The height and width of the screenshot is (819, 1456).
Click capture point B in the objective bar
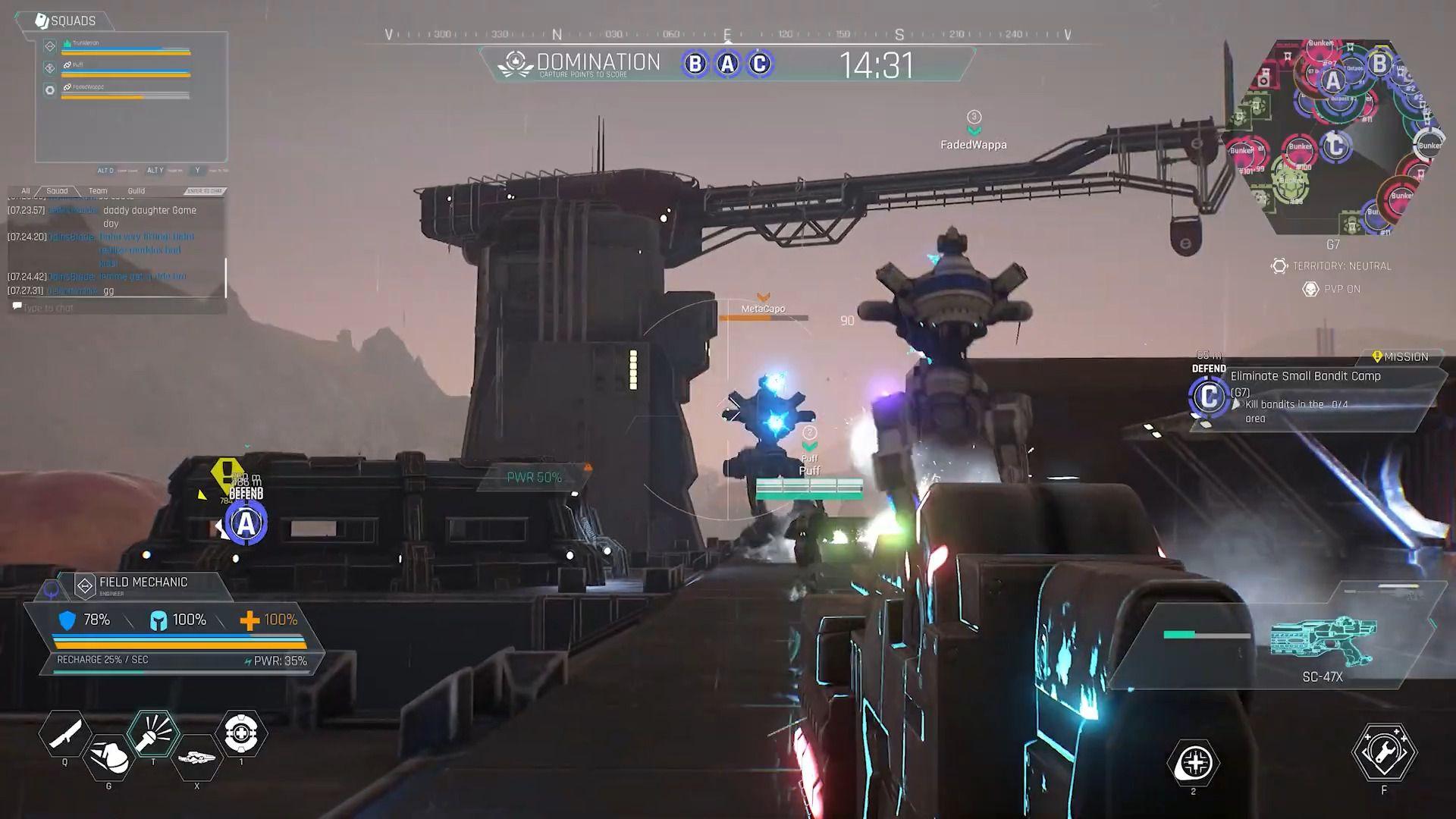point(695,63)
